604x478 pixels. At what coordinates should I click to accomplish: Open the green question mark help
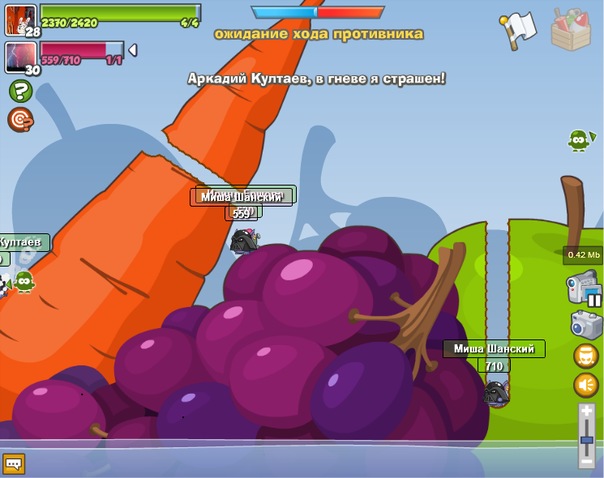[x=19, y=91]
